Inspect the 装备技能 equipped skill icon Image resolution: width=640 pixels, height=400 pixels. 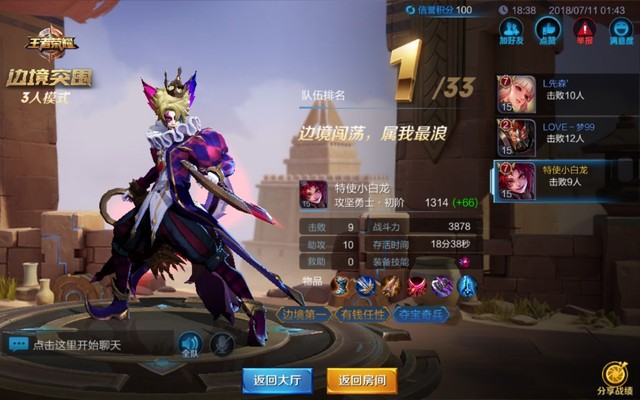(x=463, y=262)
